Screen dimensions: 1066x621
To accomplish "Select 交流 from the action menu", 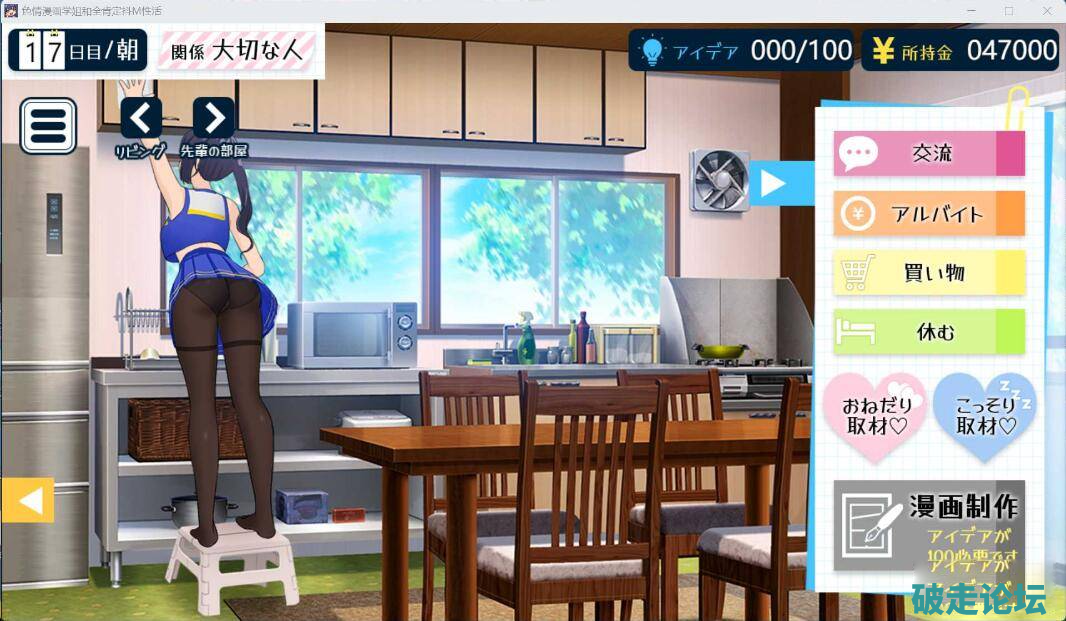I will tap(929, 154).
